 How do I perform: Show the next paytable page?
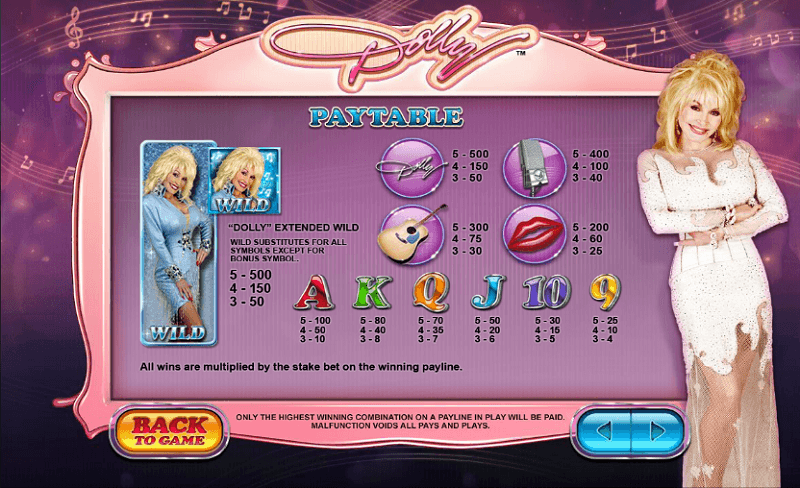click(x=656, y=431)
